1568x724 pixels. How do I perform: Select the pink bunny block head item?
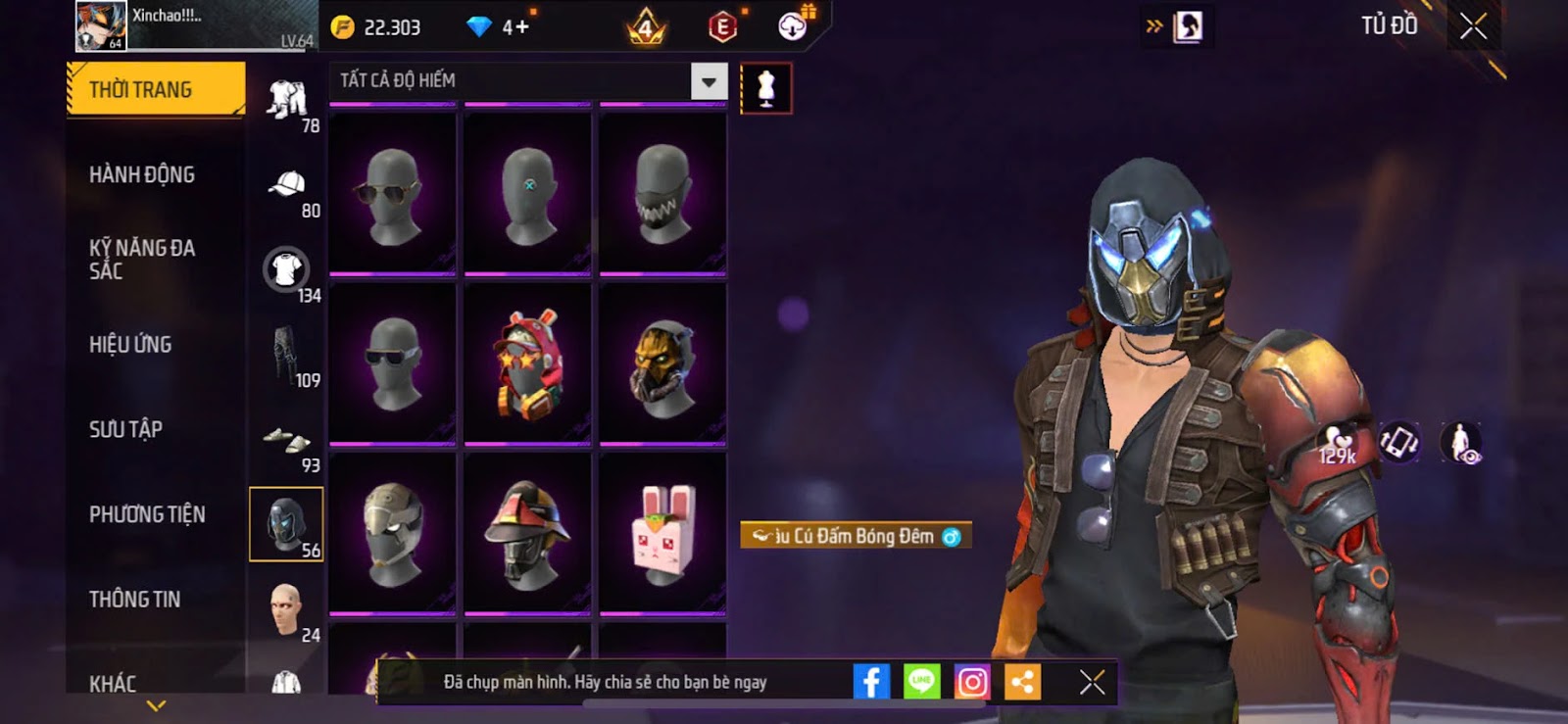point(663,532)
